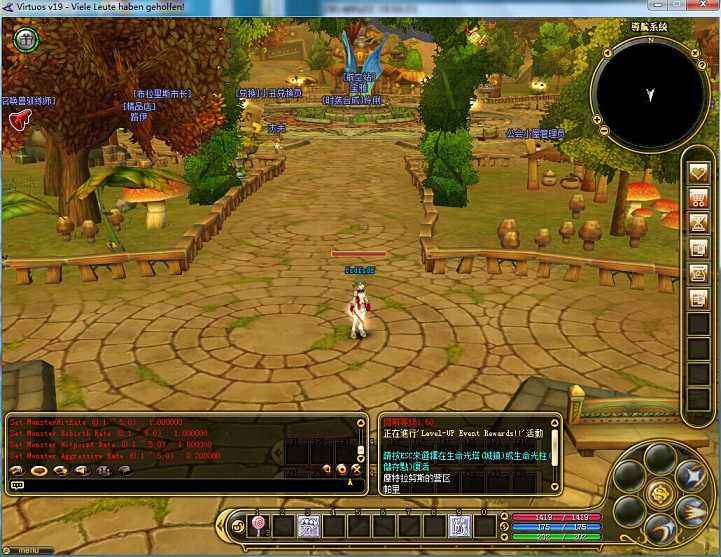721x557 pixels.
Task: Activate the white claw slash skill
Action: 690,512
